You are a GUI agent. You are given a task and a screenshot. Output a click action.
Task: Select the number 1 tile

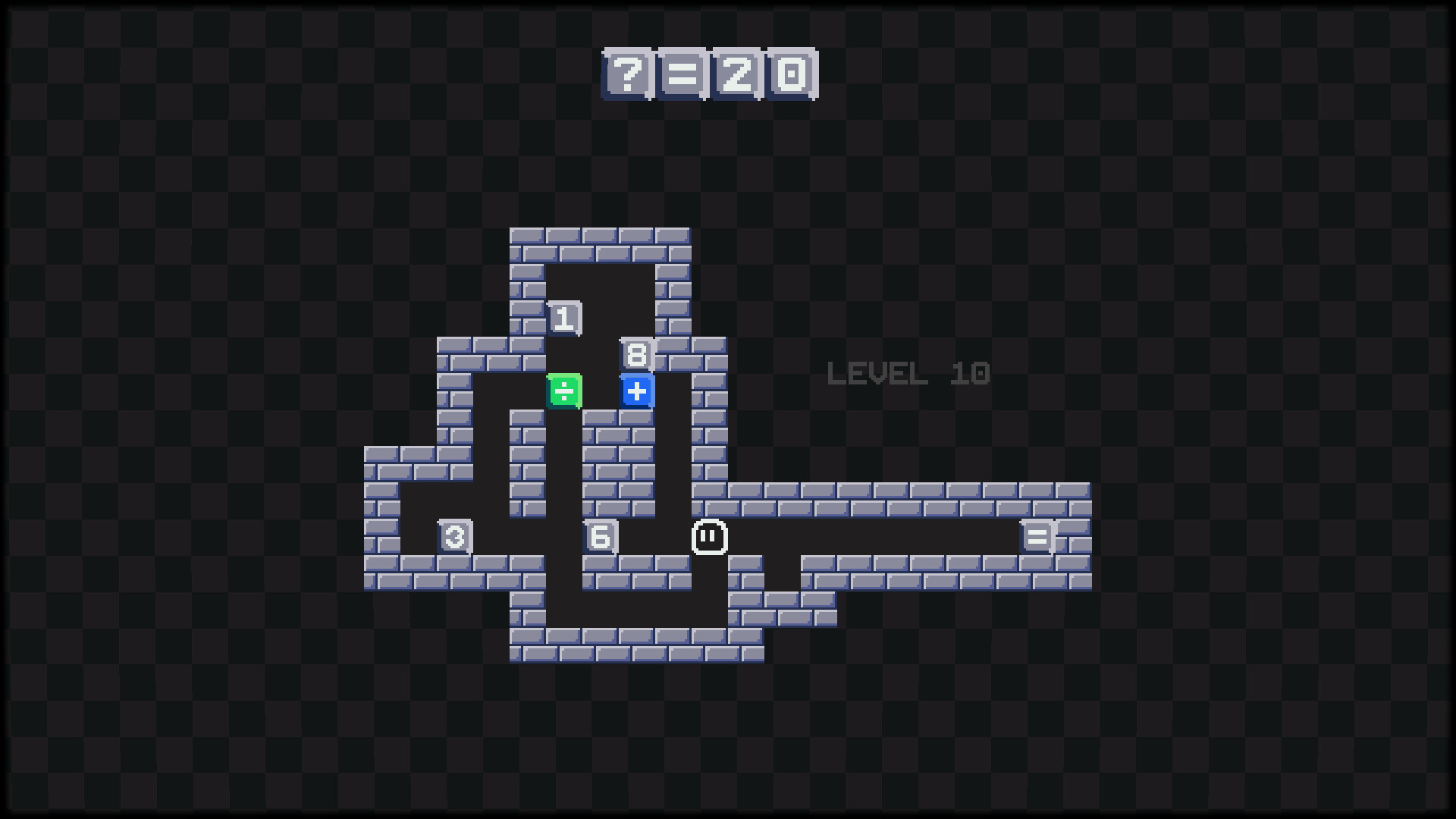pos(564,318)
